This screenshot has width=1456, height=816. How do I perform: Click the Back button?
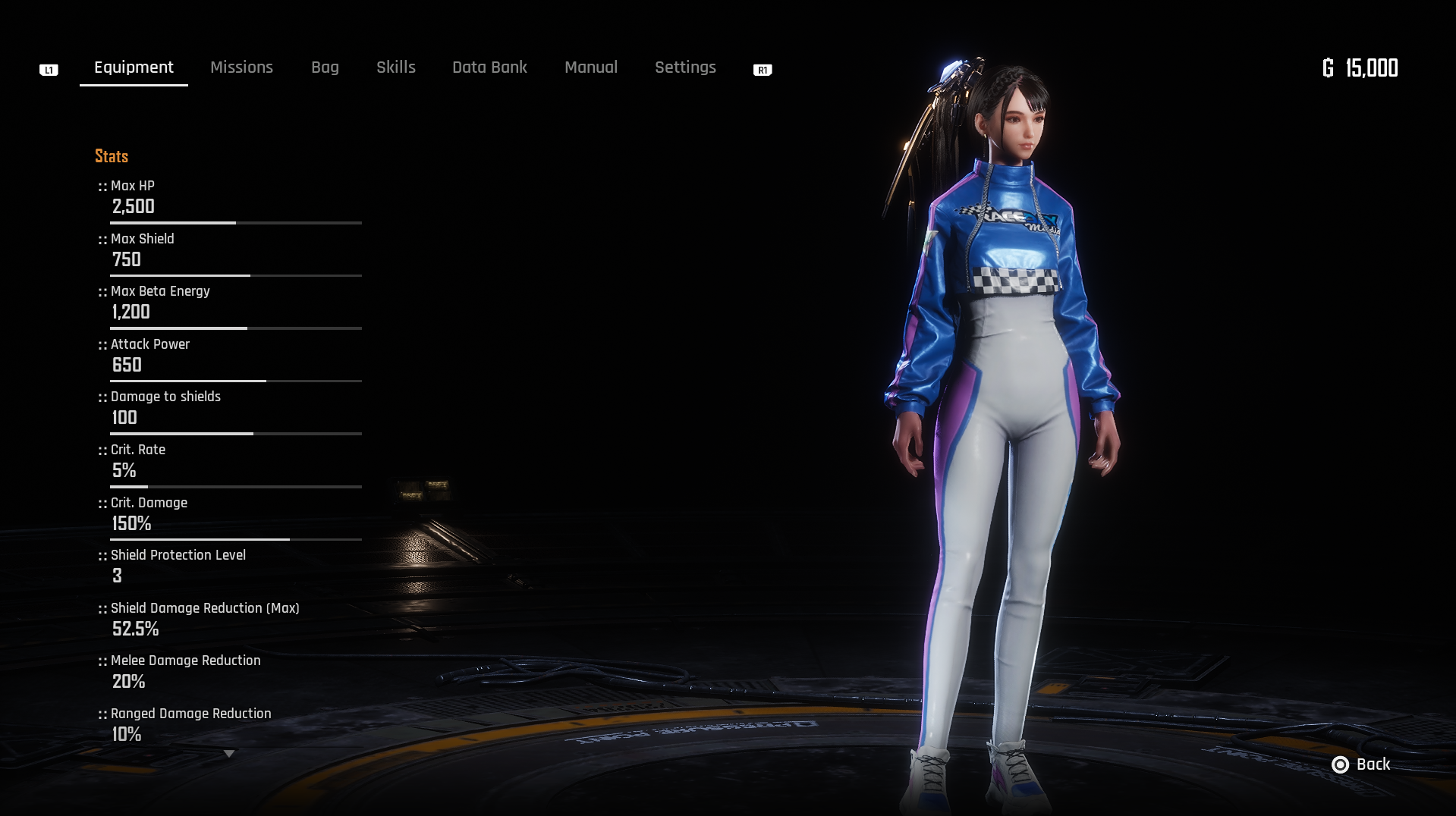coord(1372,765)
